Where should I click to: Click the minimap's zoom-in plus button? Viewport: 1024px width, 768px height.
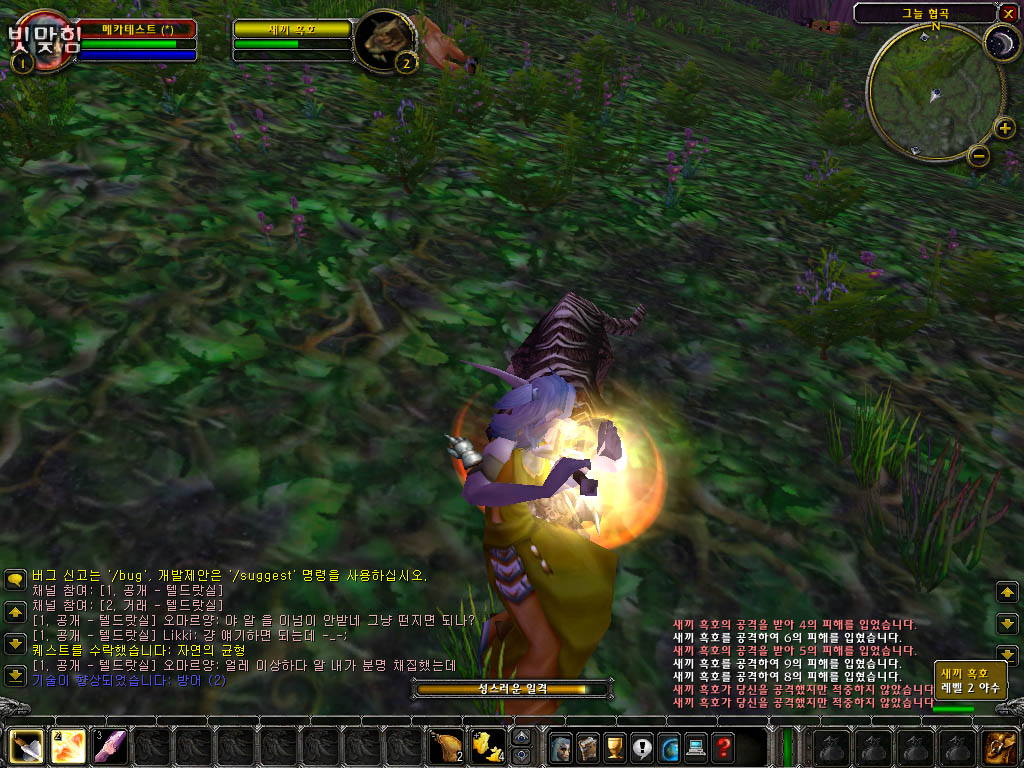click(1004, 128)
